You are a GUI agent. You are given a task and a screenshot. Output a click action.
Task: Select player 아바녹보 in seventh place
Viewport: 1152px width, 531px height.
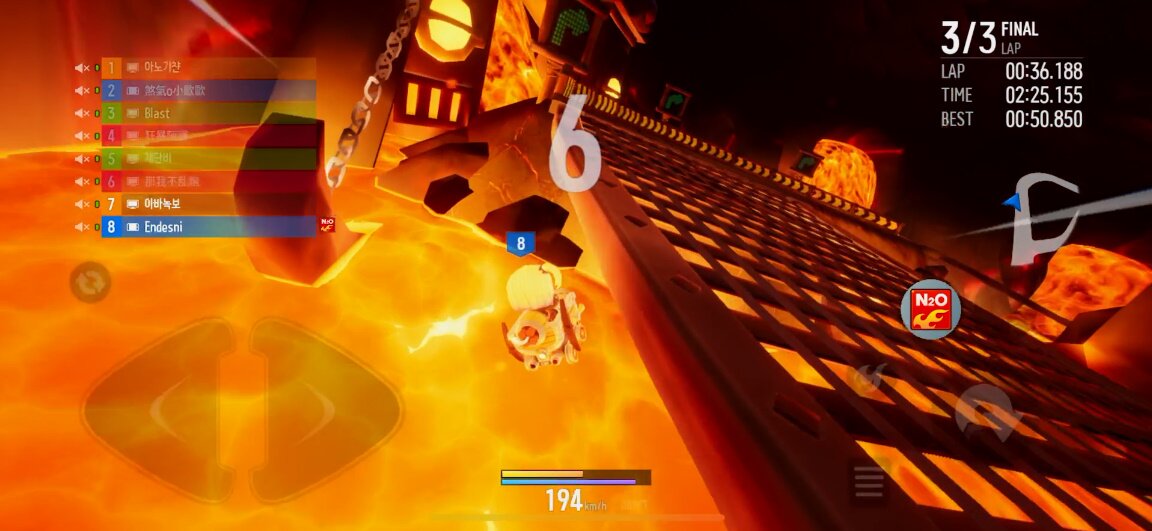(x=208, y=204)
